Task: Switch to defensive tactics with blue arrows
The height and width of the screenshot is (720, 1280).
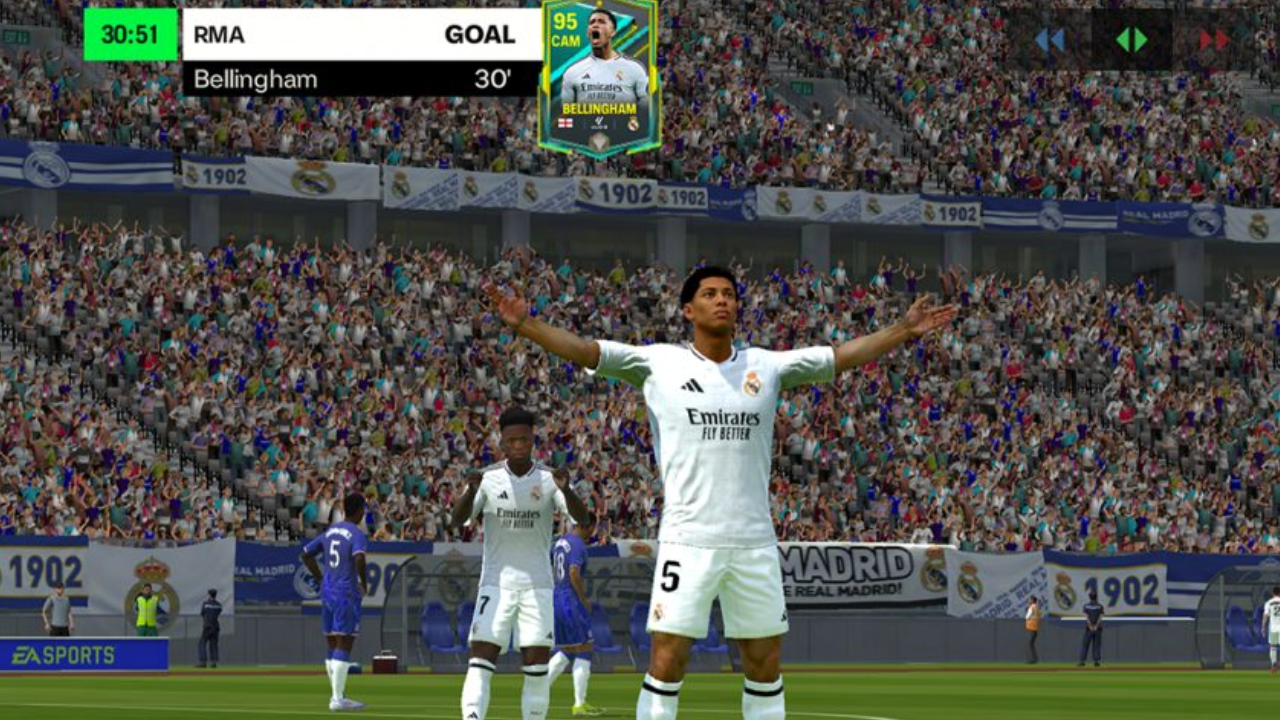Action: coord(1049,40)
